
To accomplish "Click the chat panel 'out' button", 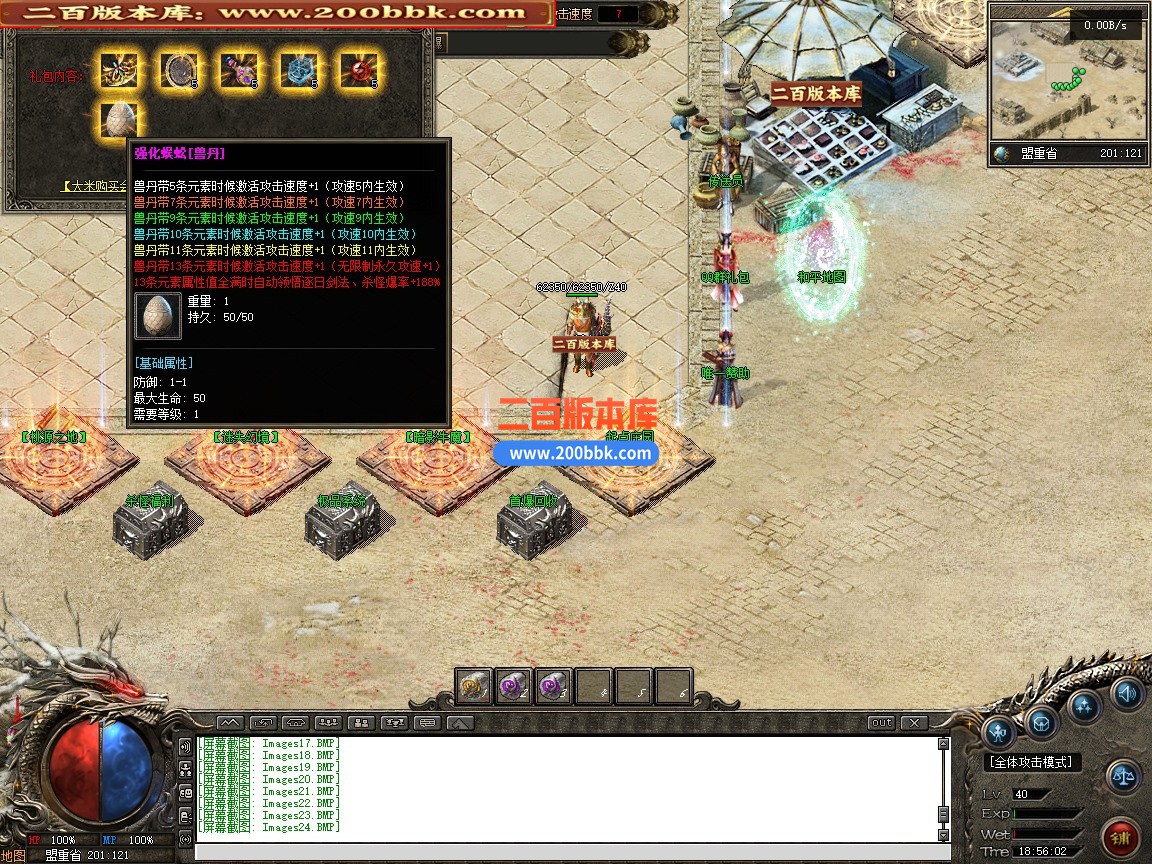I will pos(881,722).
